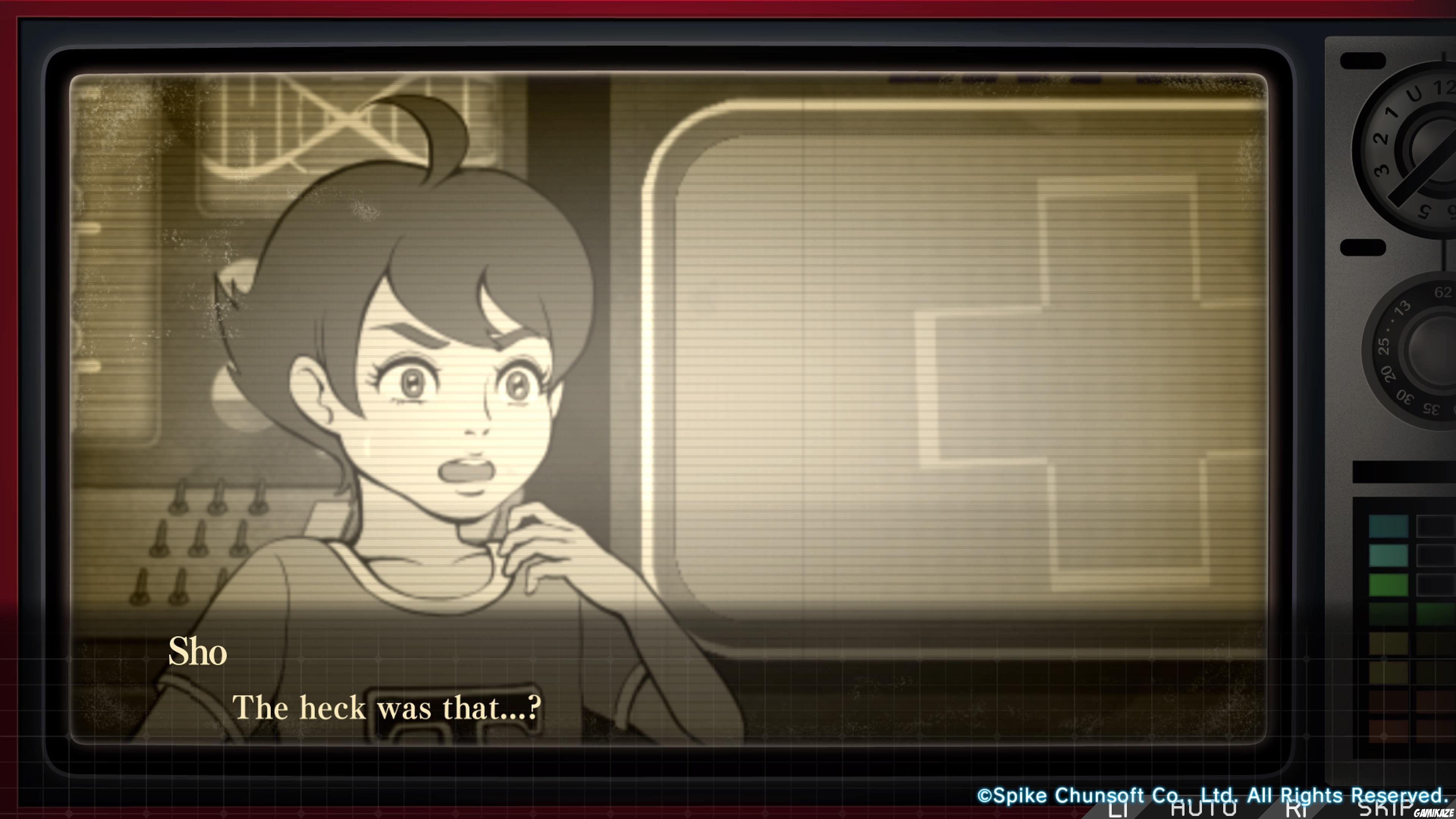Screen dimensions: 1456x819
Task: Toggle the teal indicator light on the panel
Action: coord(1388,555)
